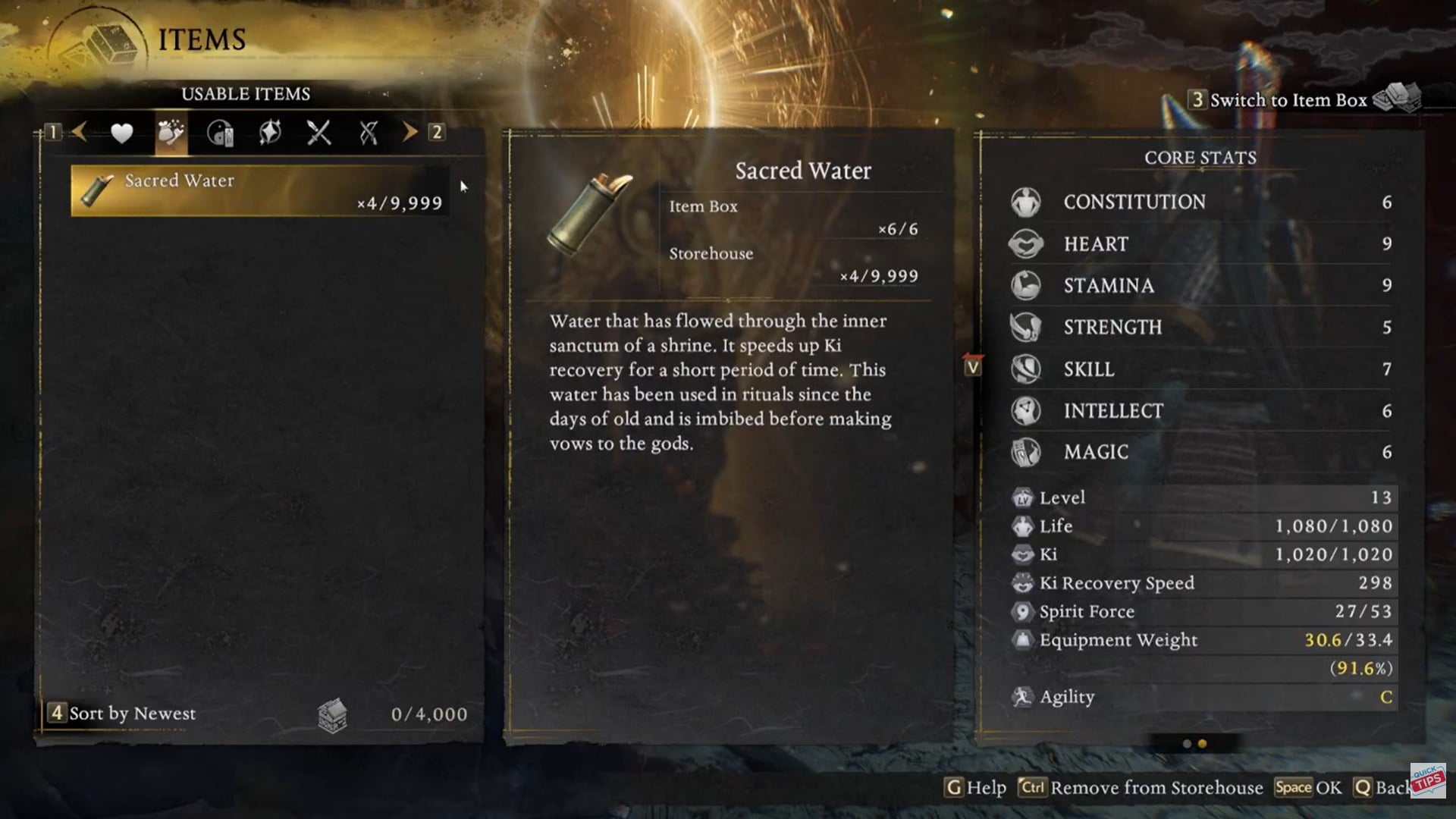Viewport: 1456px width, 819px height.
Task: Open the heart category tab
Action: (121, 133)
